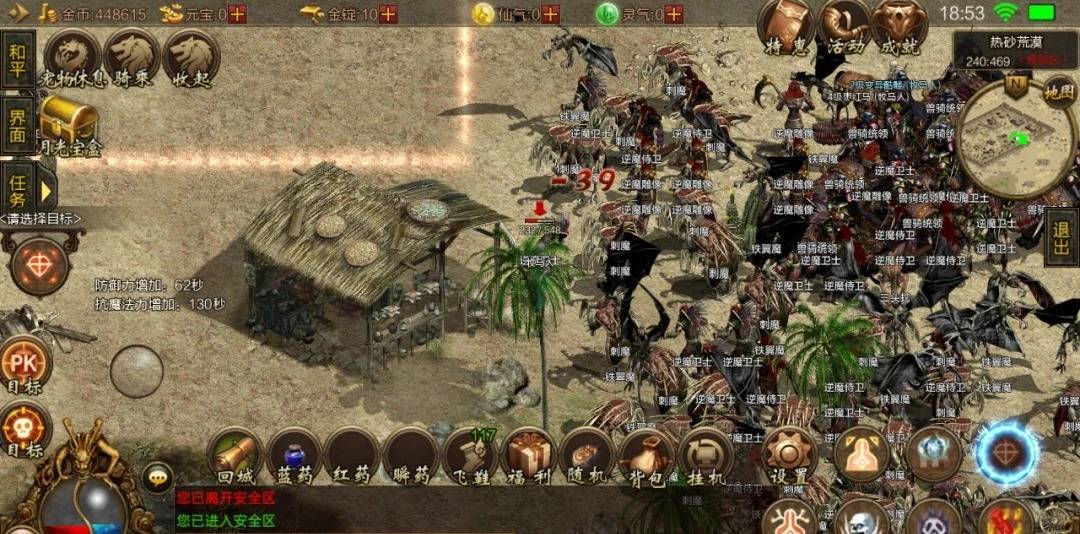
Task: Open the chat speech bubble button
Action: 157,477
